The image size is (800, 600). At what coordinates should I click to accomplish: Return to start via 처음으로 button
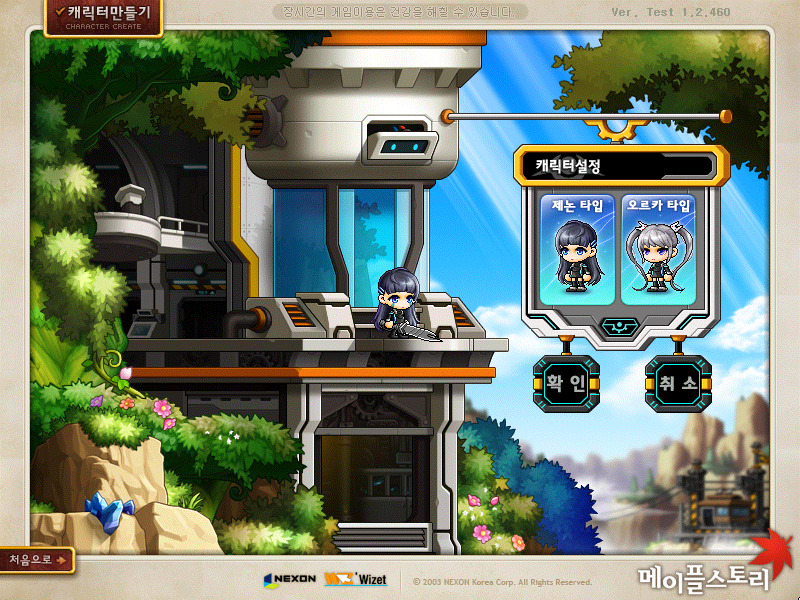37,560
